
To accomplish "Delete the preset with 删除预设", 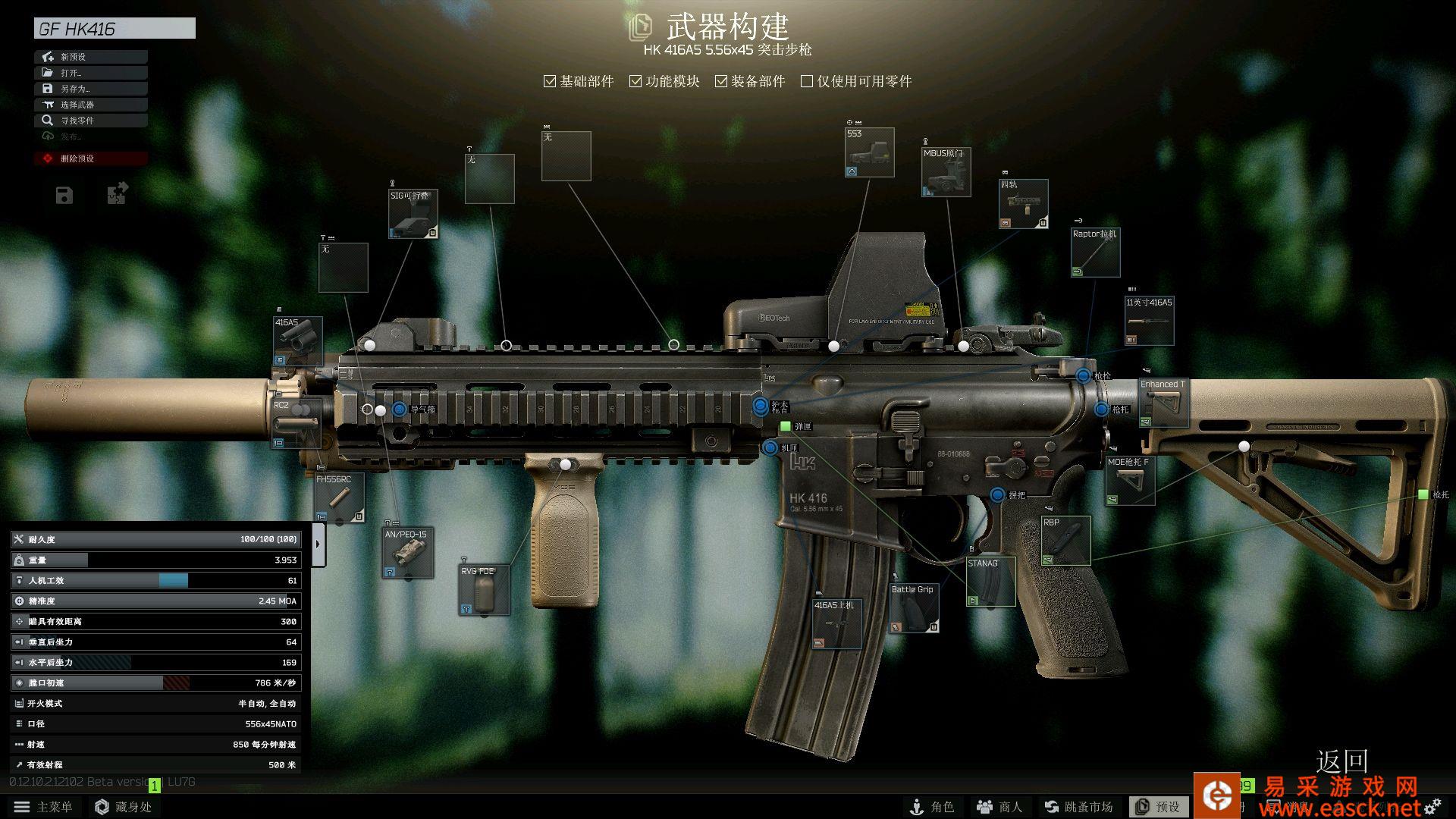I will click(90, 158).
